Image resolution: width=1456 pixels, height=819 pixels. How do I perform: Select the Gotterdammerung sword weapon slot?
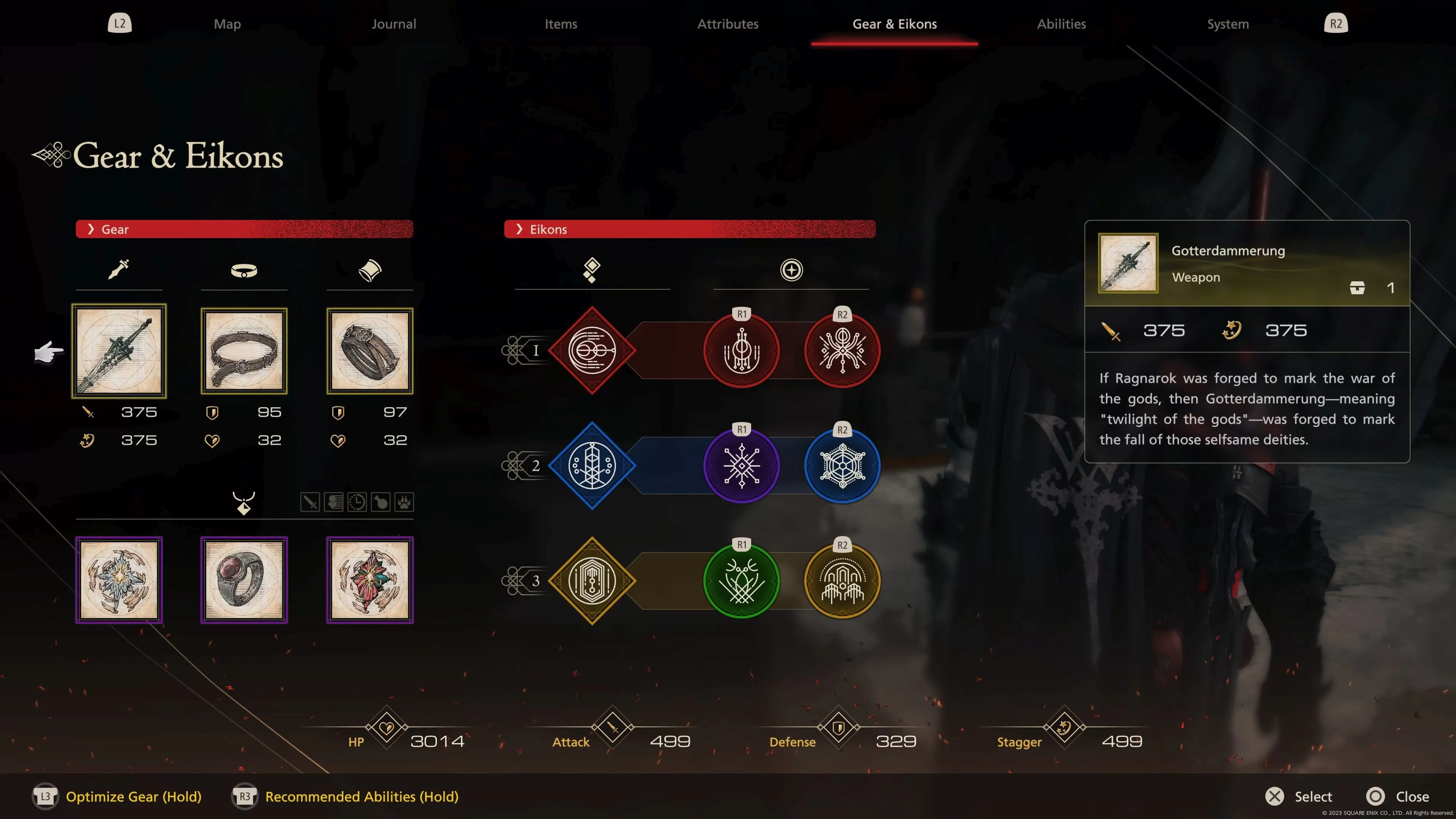(119, 350)
